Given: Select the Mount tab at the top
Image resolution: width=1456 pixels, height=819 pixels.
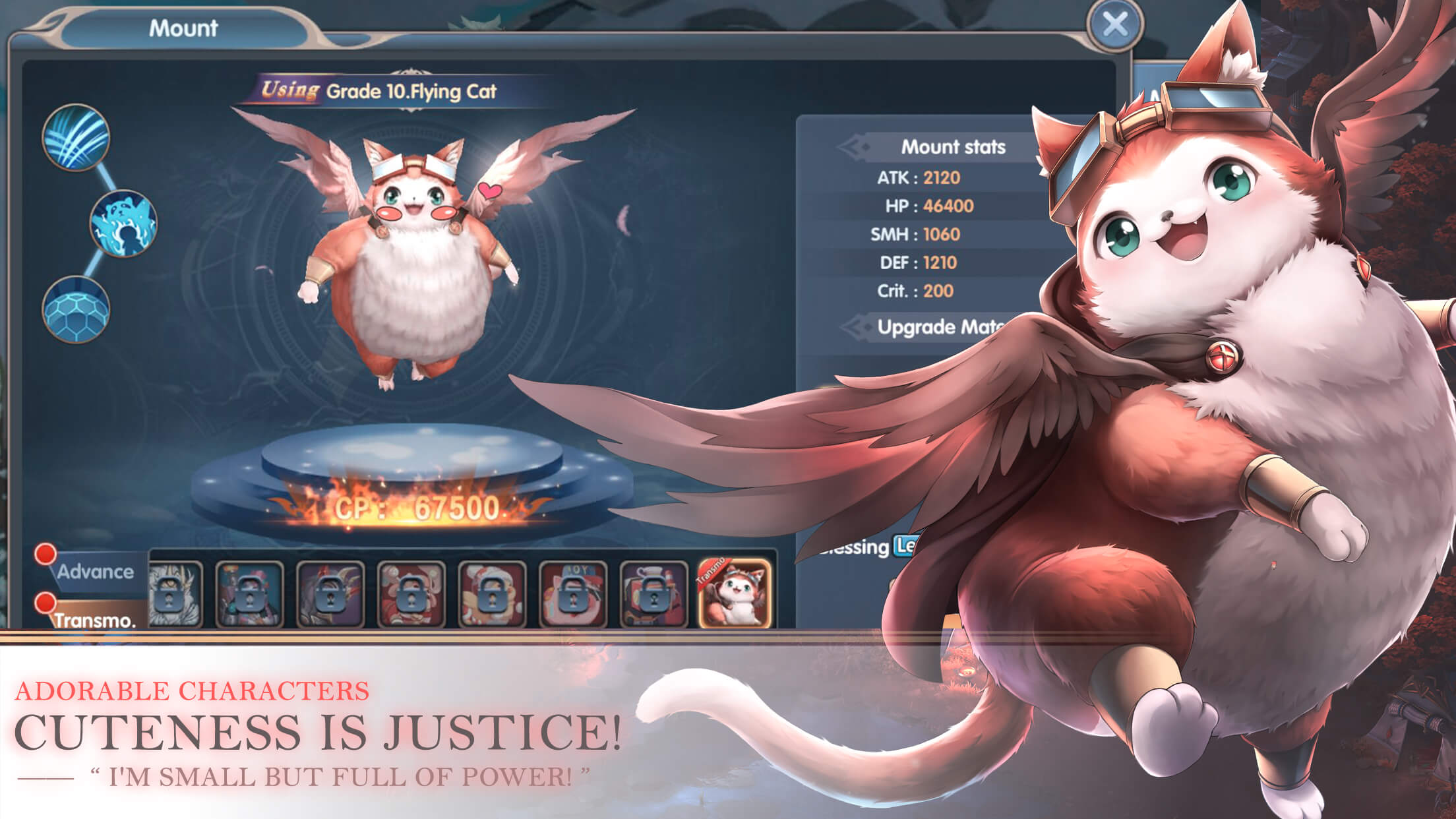Looking at the screenshot, I should pos(183,28).
